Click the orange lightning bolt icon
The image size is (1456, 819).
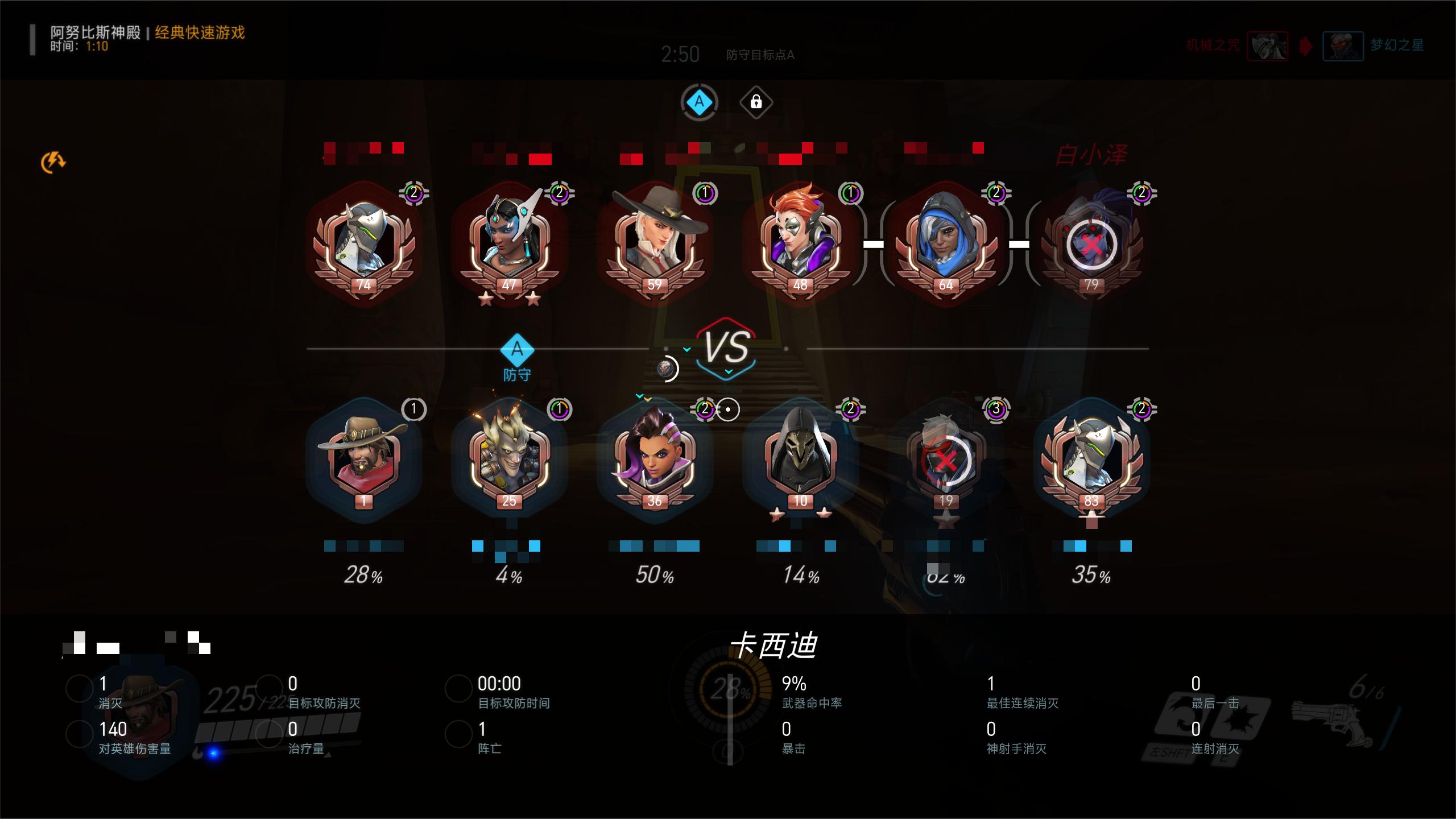53,163
